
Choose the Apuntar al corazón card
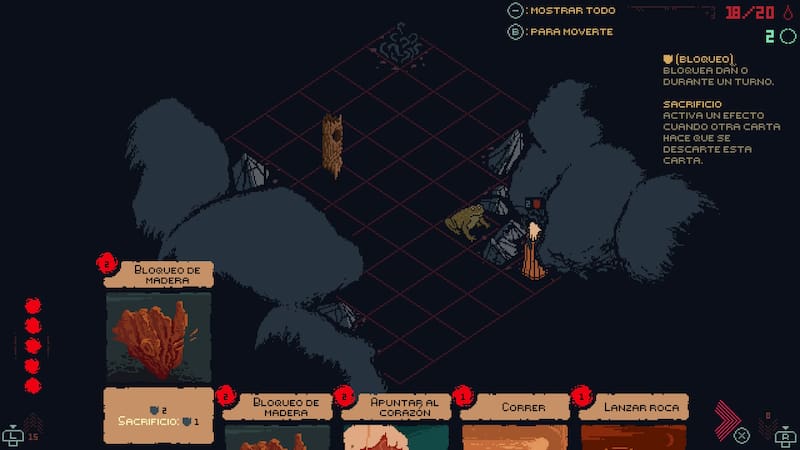(396, 418)
